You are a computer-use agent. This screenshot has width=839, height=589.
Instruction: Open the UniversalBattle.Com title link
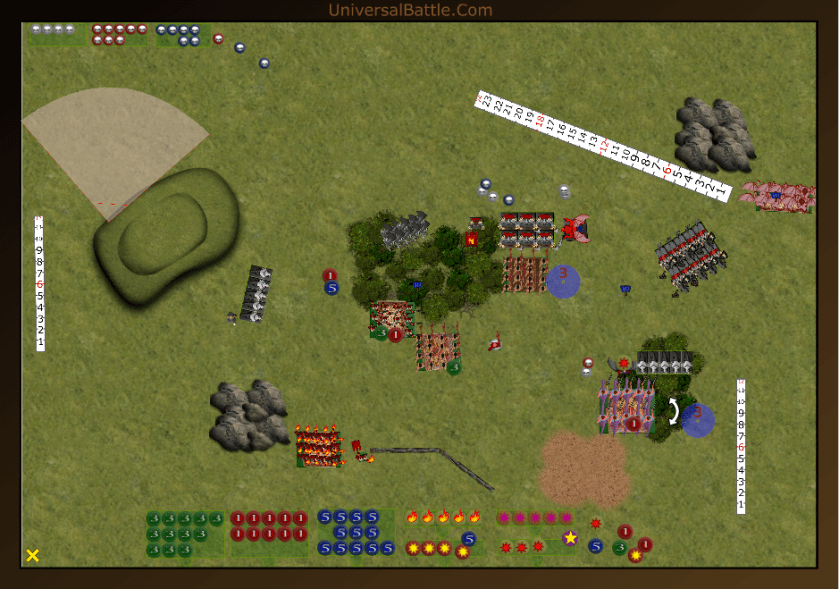(x=410, y=10)
